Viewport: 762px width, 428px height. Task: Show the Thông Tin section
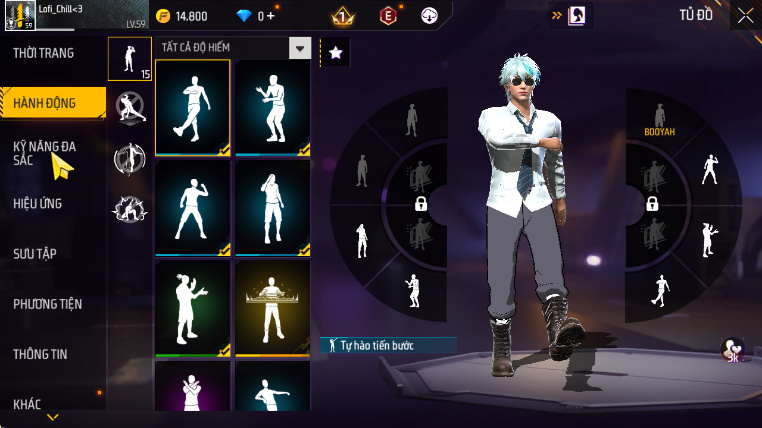41,354
